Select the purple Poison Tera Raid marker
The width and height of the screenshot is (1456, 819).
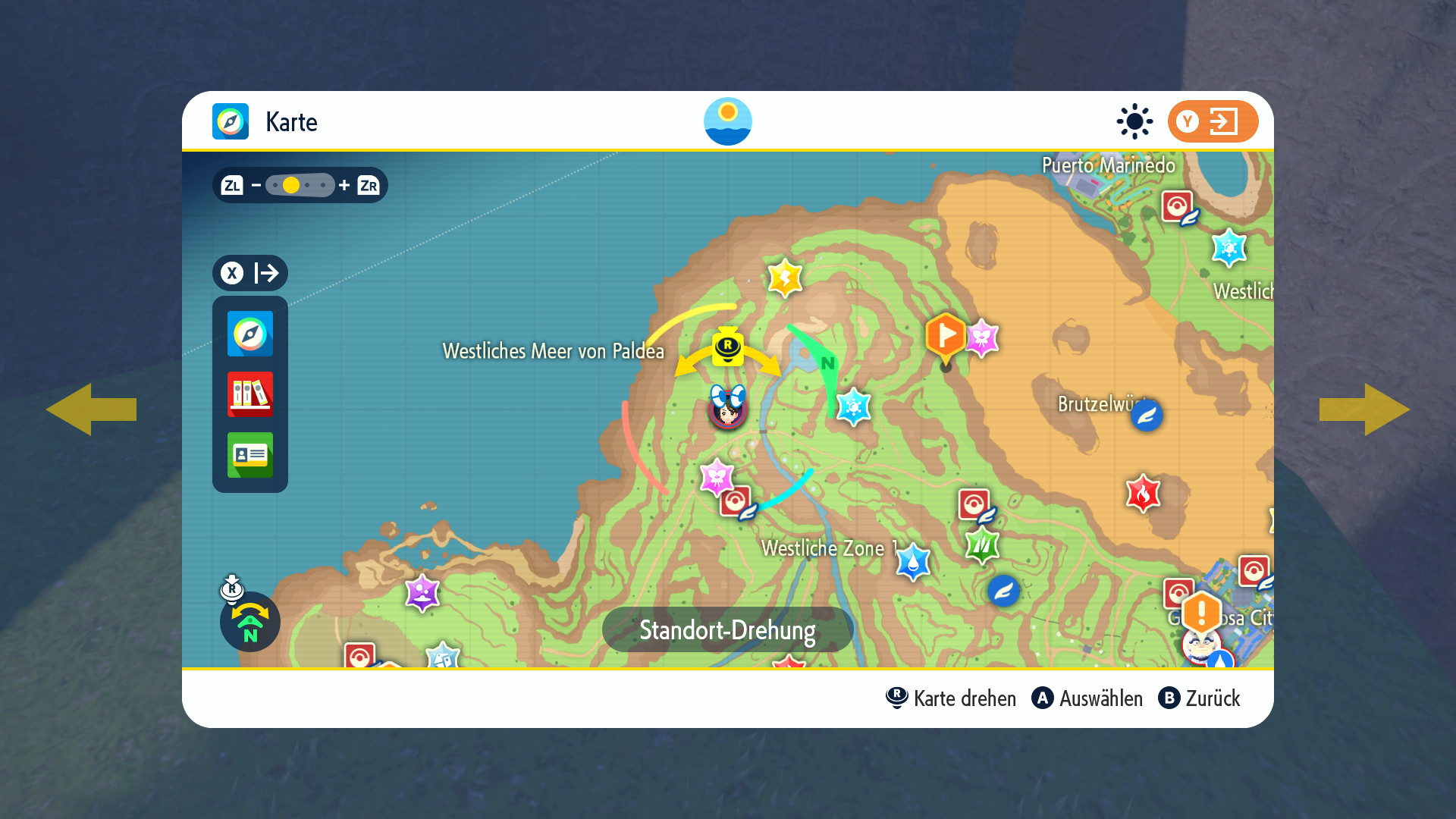(422, 592)
